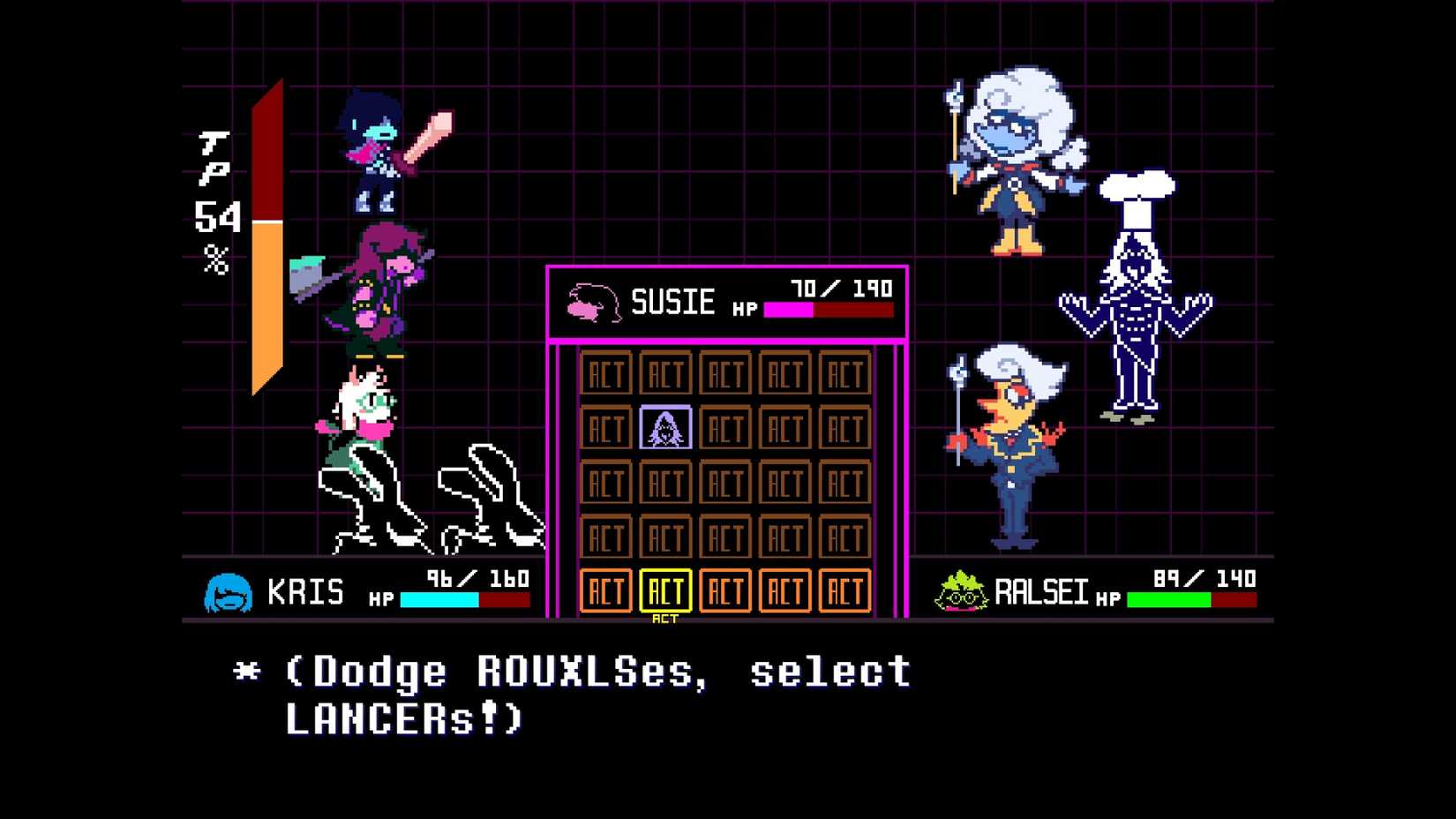The height and width of the screenshot is (819, 1456).
Task: Expand the orange ACT tile in the bottom-left corner
Action: [x=607, y=591]
